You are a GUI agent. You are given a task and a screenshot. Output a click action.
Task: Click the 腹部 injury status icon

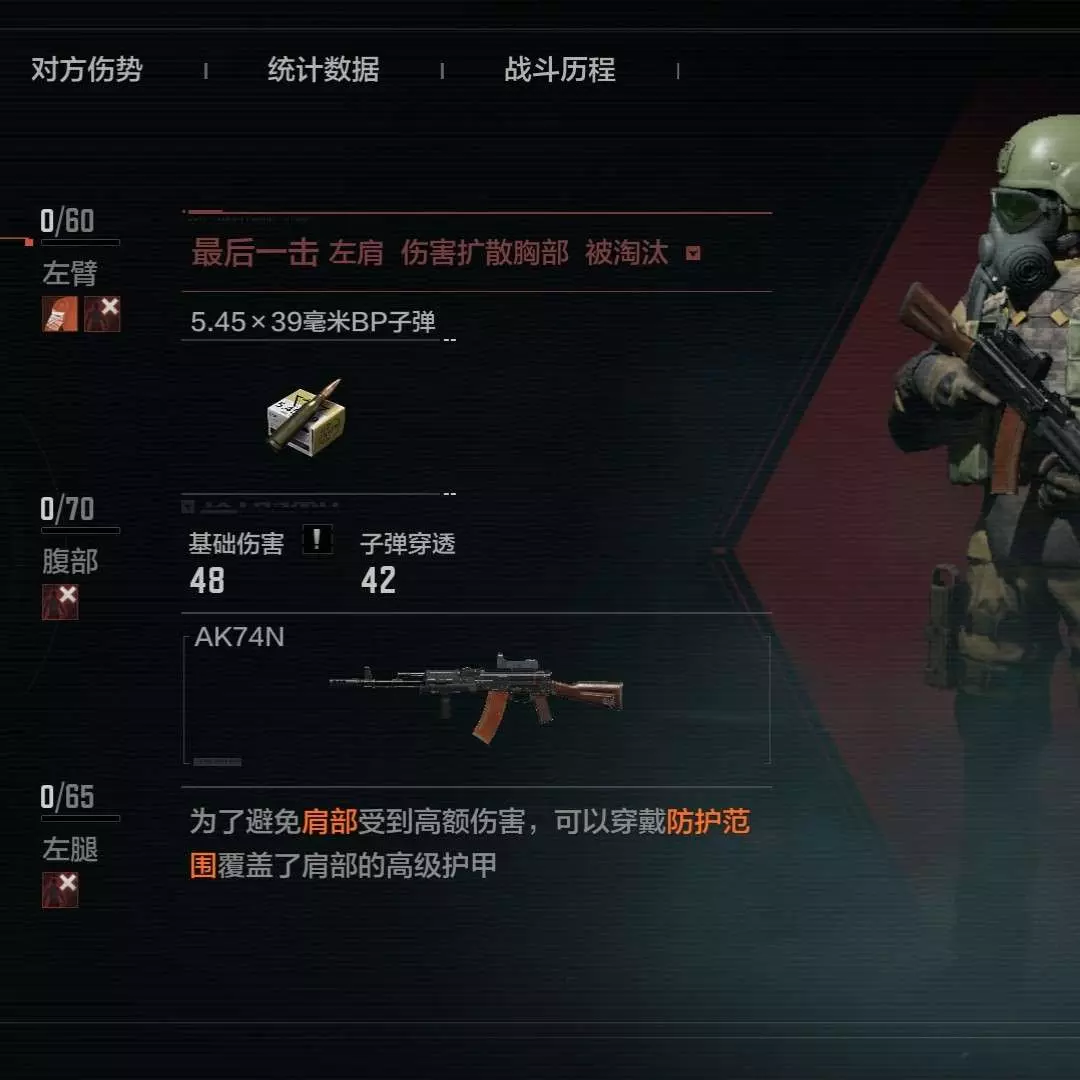pyautogui.click(x=60, y=602)
